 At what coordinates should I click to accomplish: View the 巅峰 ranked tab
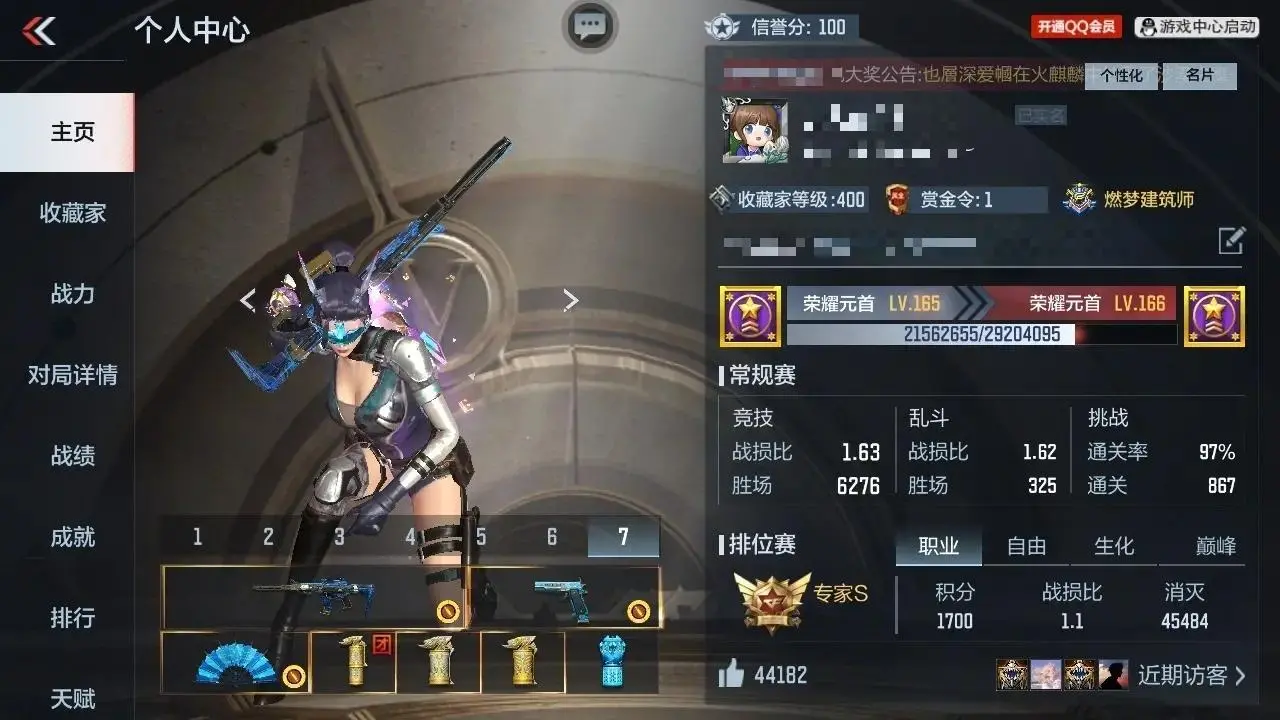(1215, 546)
